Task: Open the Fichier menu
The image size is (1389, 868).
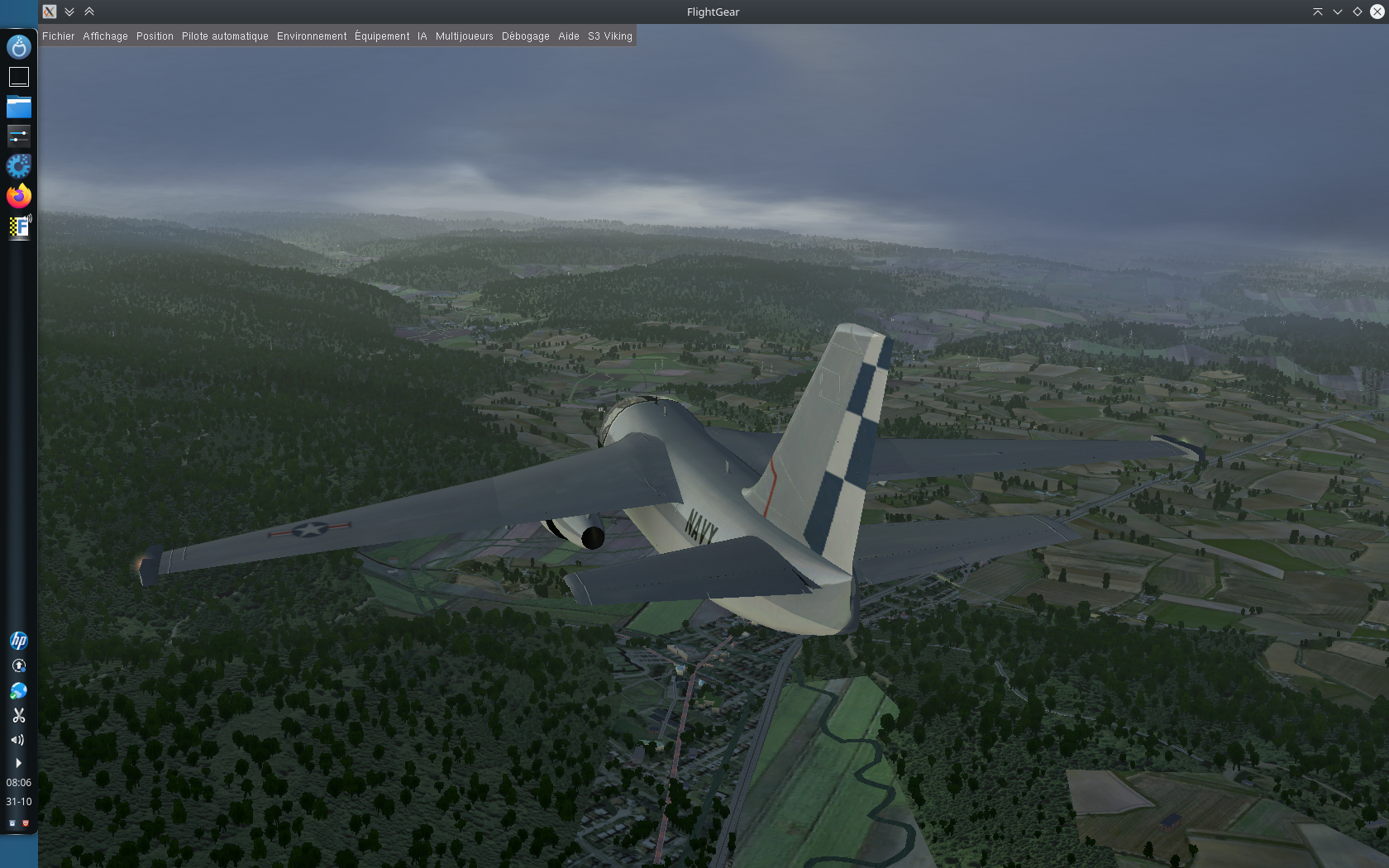Action: pos(58,36)
